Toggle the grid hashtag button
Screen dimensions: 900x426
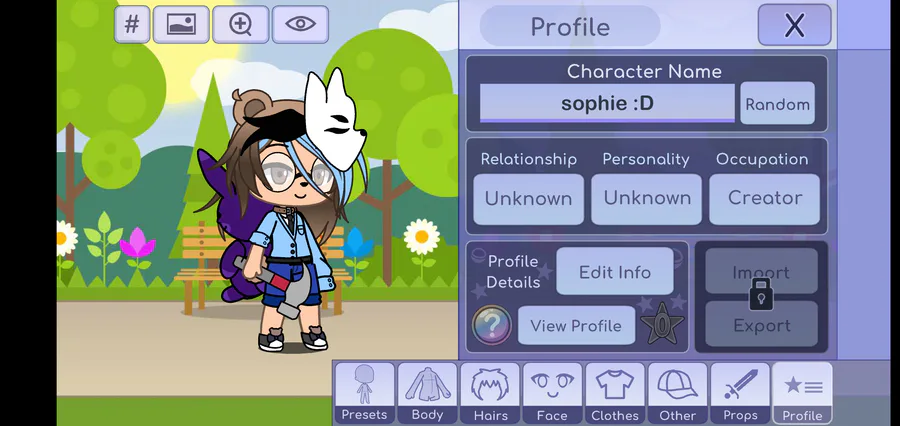coord(132,25)
